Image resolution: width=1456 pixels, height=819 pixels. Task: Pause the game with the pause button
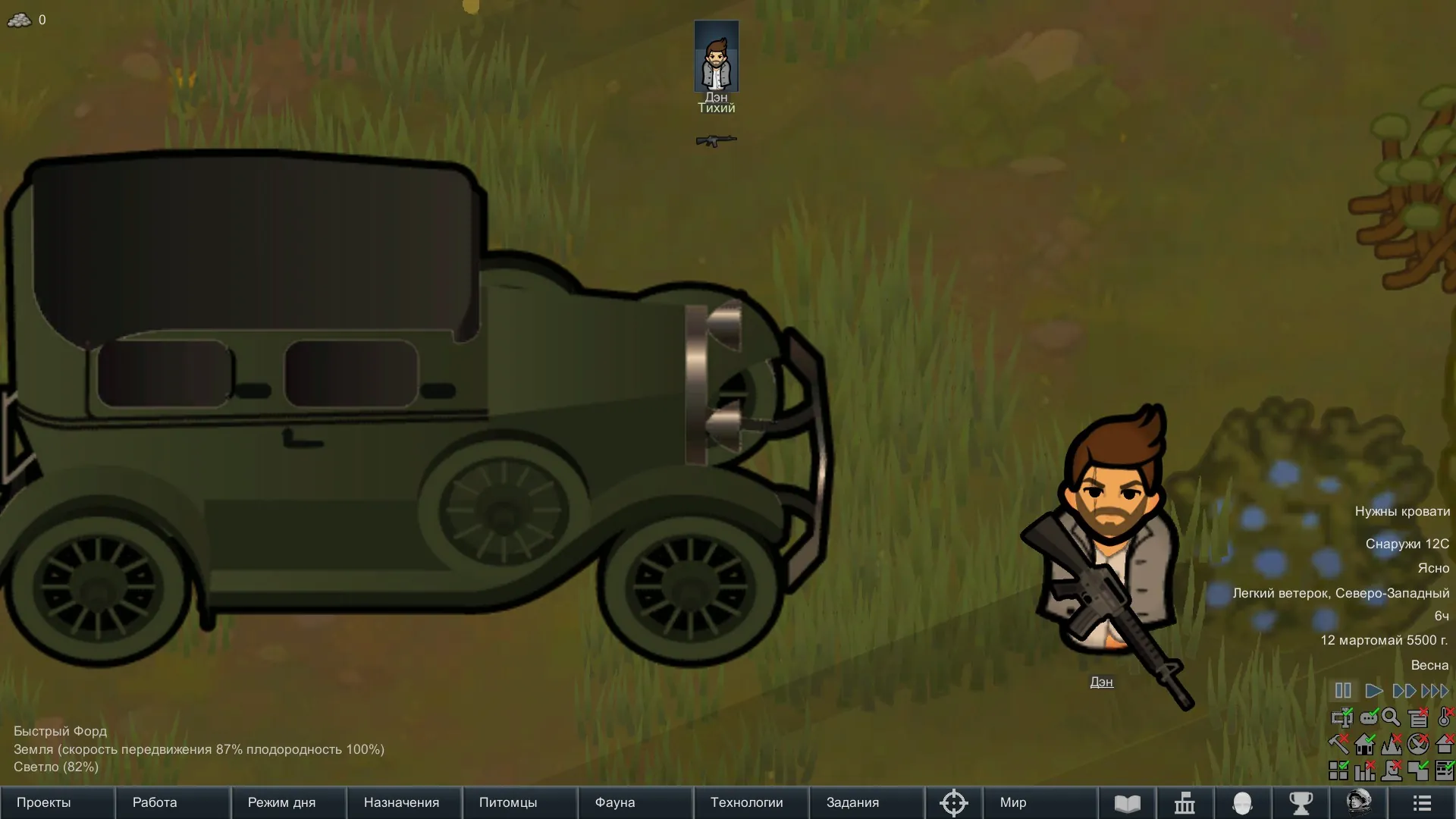point(1343,691)
